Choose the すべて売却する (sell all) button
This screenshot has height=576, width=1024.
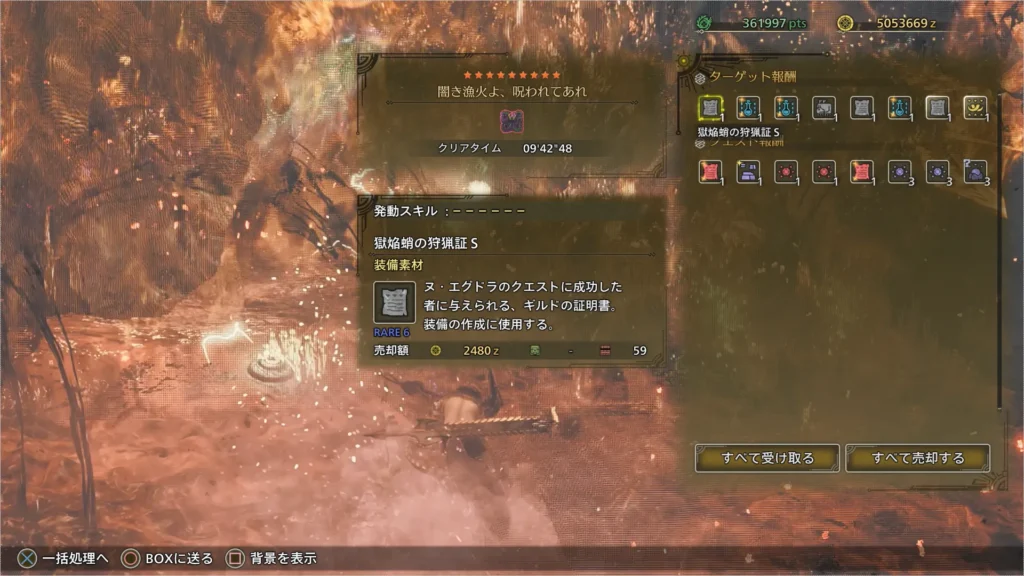(917, 458)
